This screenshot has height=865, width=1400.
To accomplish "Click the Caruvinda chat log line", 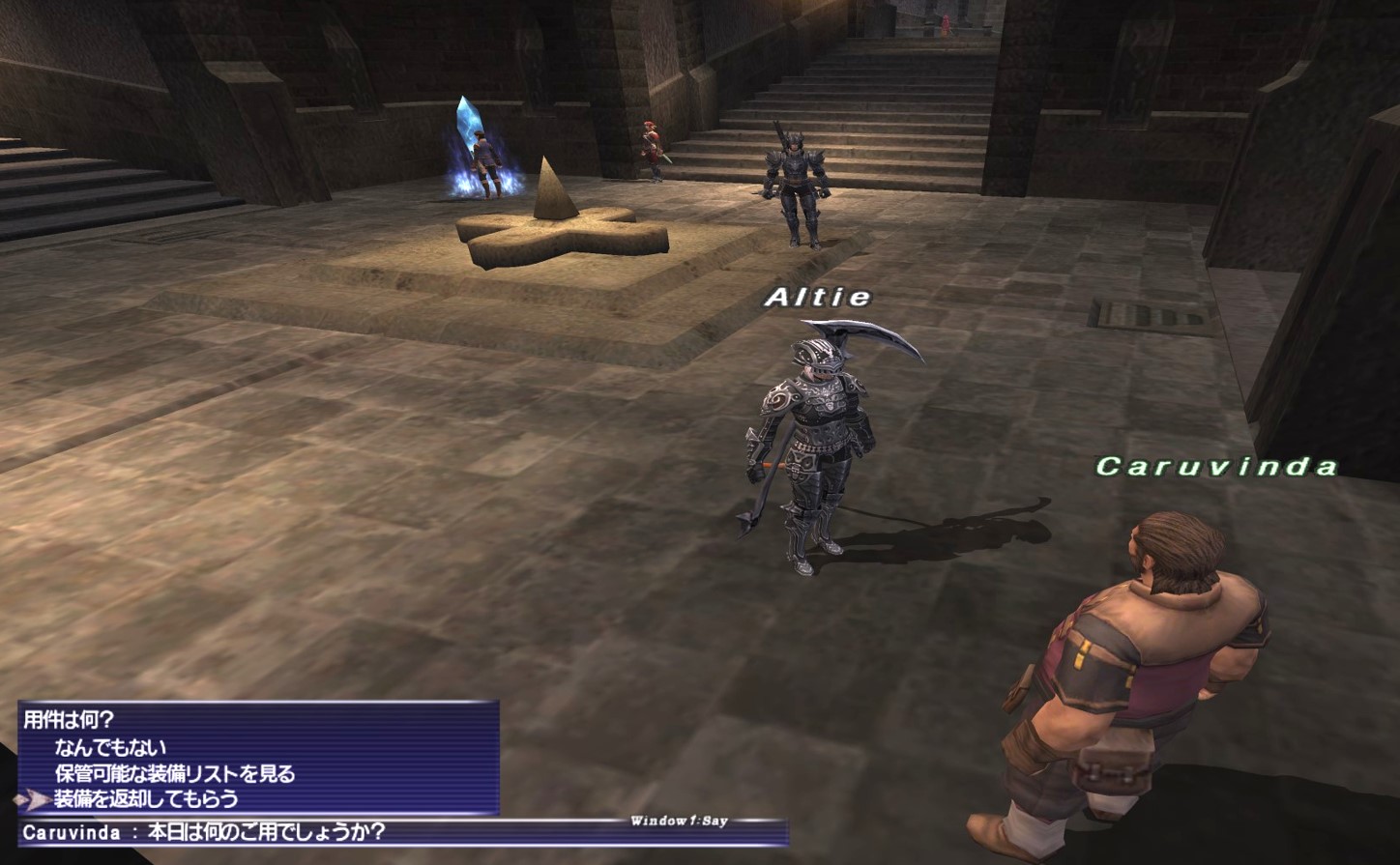I will point(204,832).
